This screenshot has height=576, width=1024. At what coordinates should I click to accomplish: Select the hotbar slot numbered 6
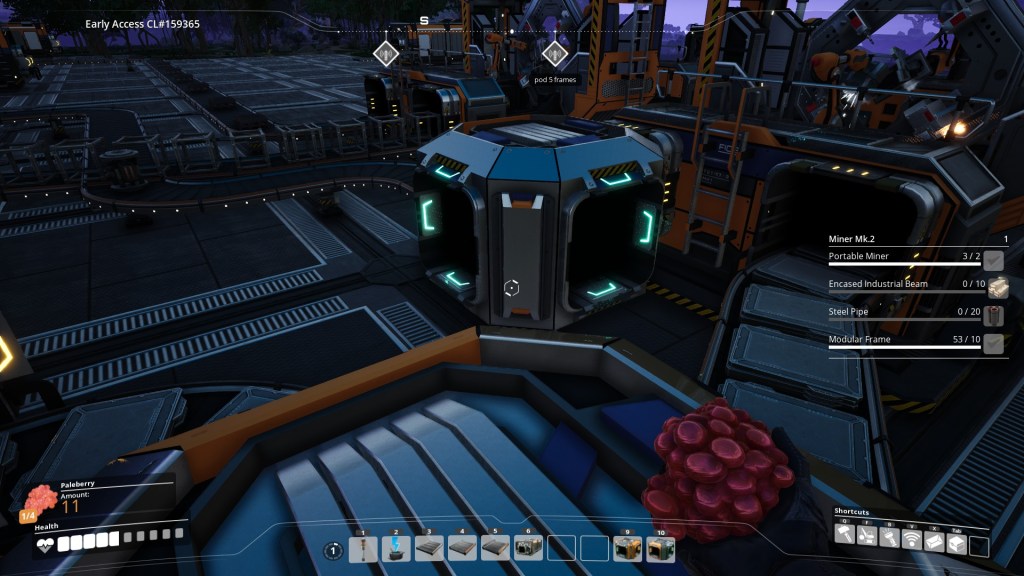[x=528, y=548]
